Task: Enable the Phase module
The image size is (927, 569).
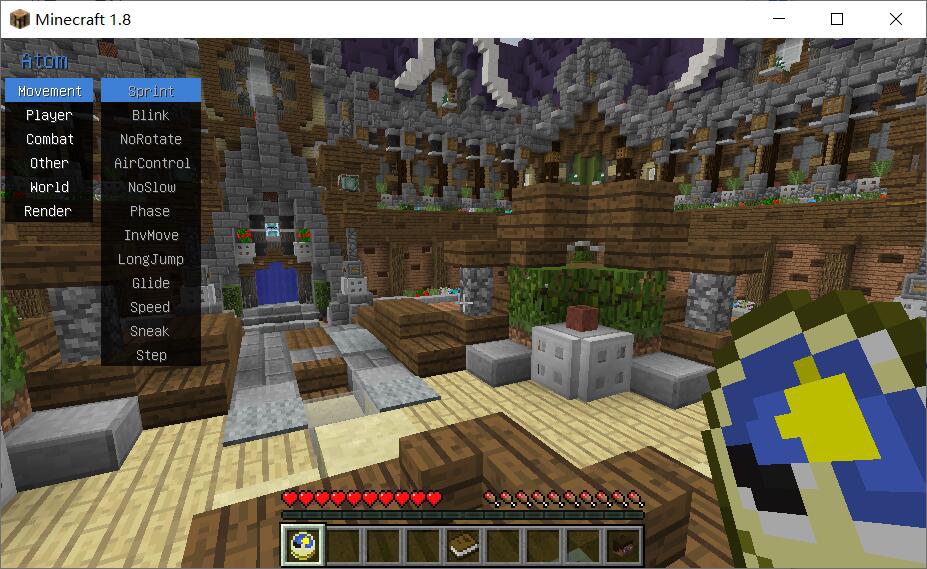Action: [x=151, y=211]
